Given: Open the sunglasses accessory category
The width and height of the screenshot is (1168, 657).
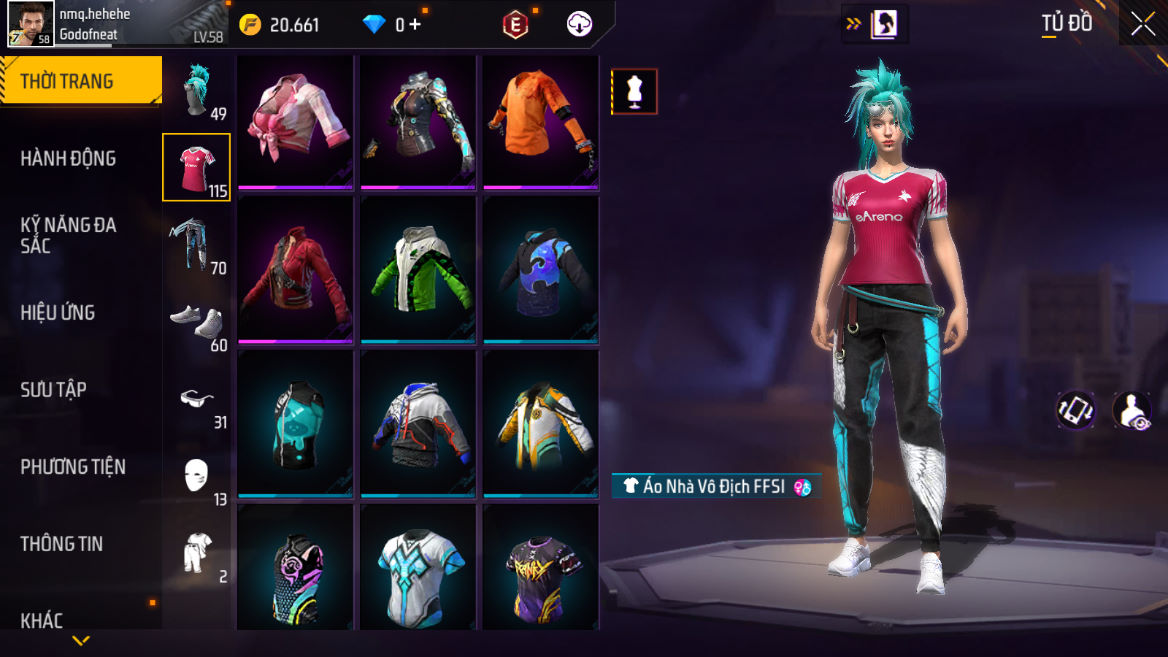Looking at the screenshot, I should (x=197, y=400).
